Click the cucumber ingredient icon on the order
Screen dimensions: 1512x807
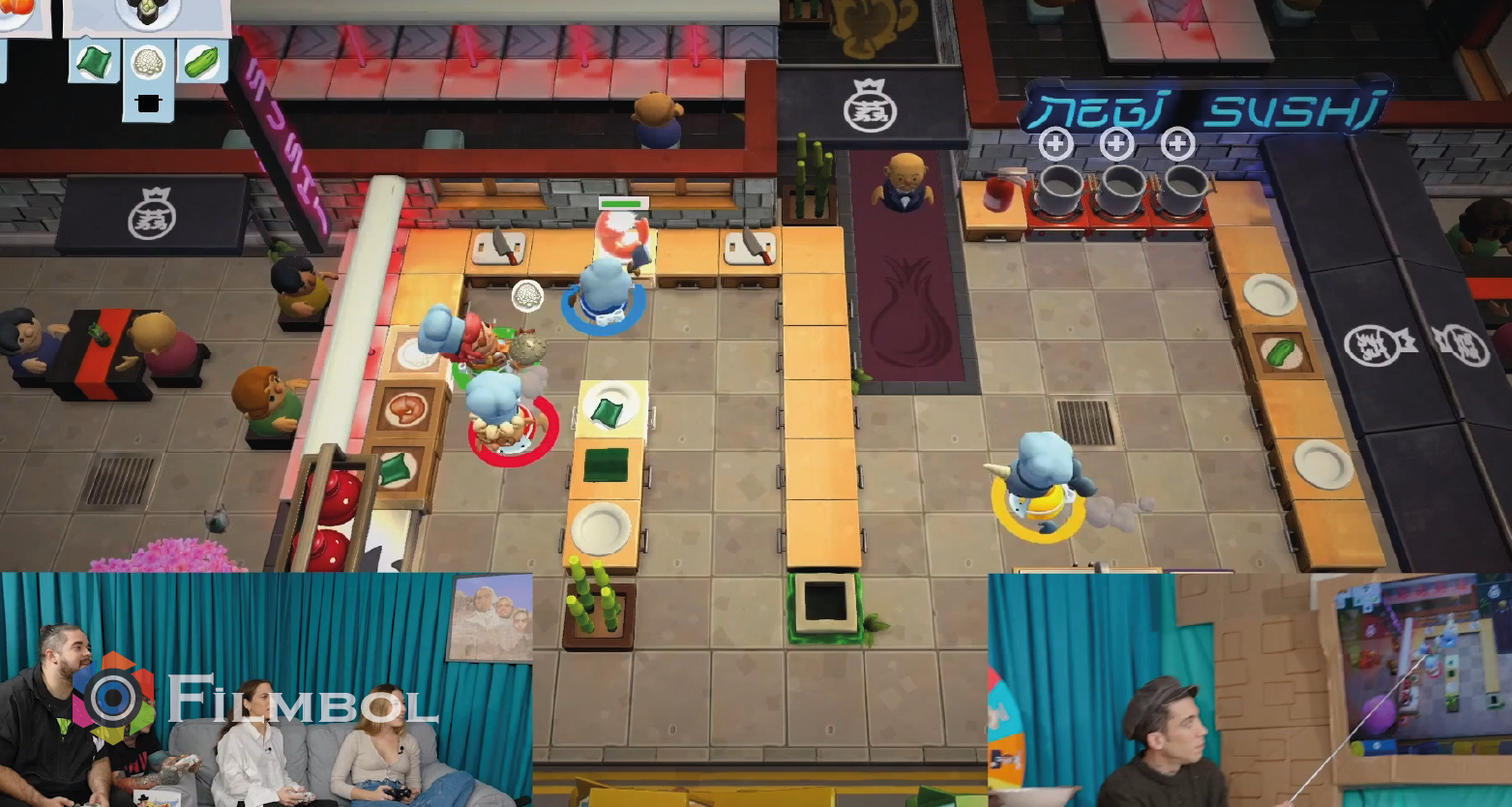point(202,63)
